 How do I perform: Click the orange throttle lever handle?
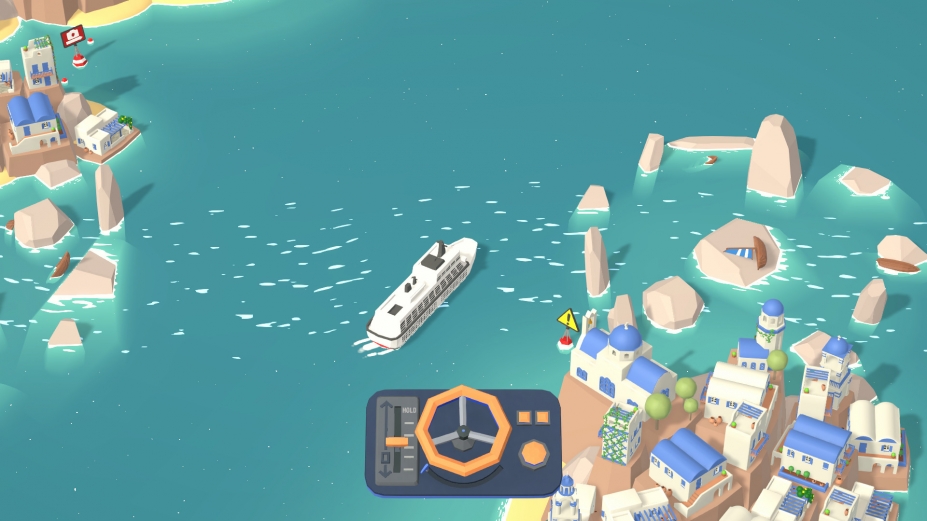(x=397, y=441)
